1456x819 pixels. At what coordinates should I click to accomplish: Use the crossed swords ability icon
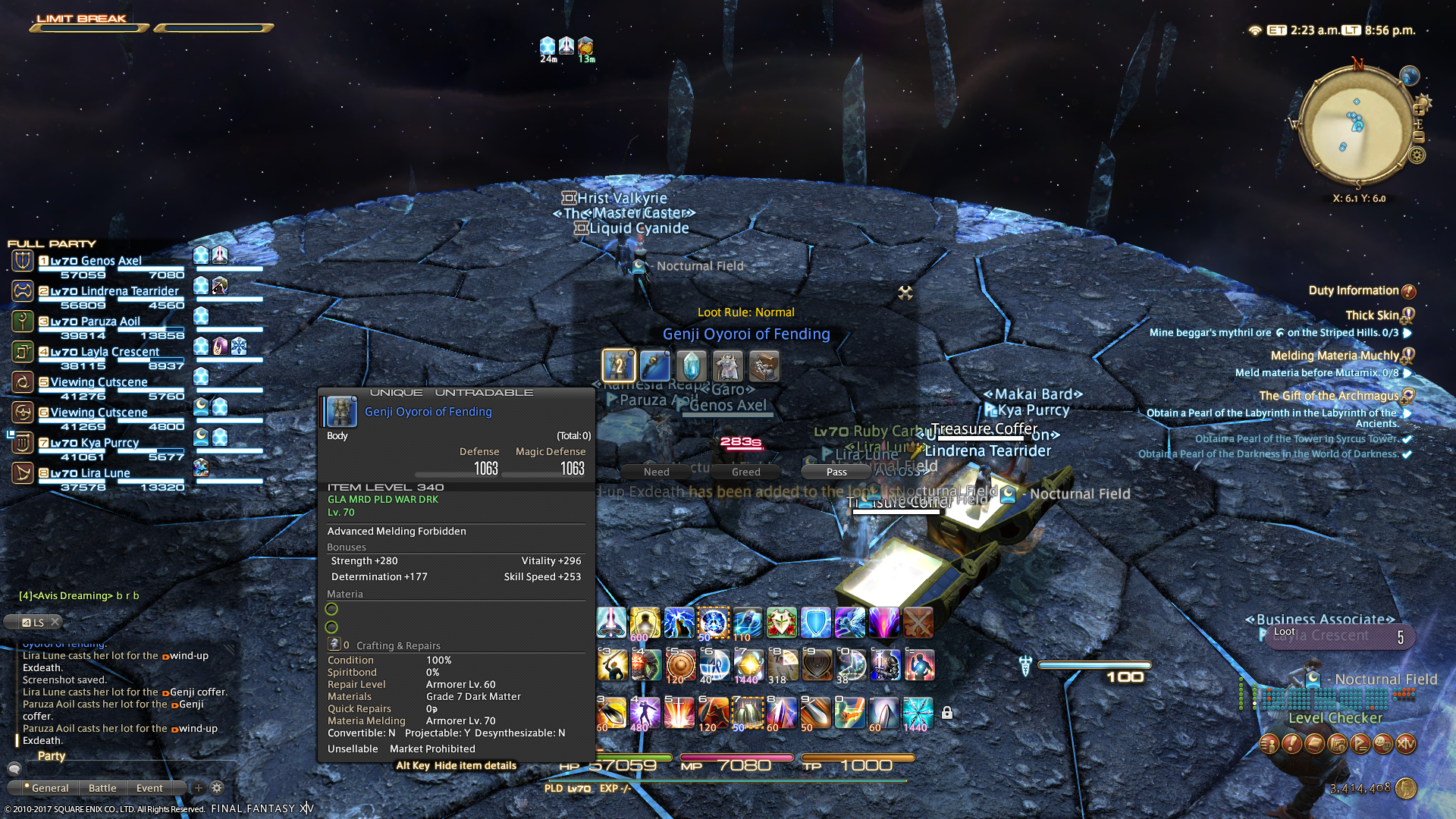pyautogui.click(x=918, y=623)
